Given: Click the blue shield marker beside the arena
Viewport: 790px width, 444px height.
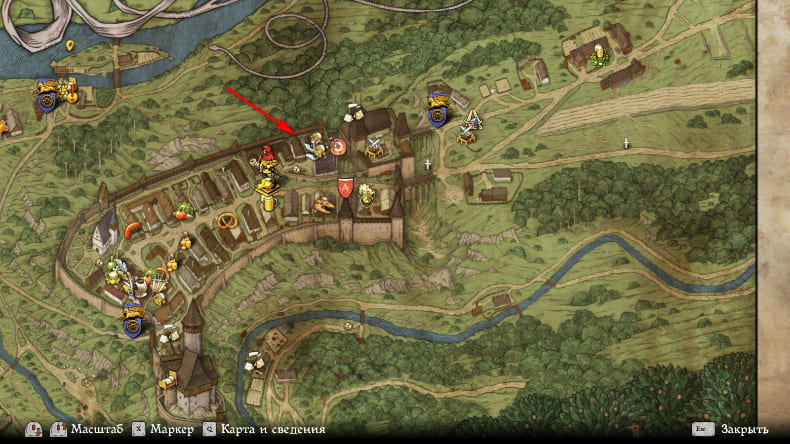Looking at the screenshot, I should 437,106.
